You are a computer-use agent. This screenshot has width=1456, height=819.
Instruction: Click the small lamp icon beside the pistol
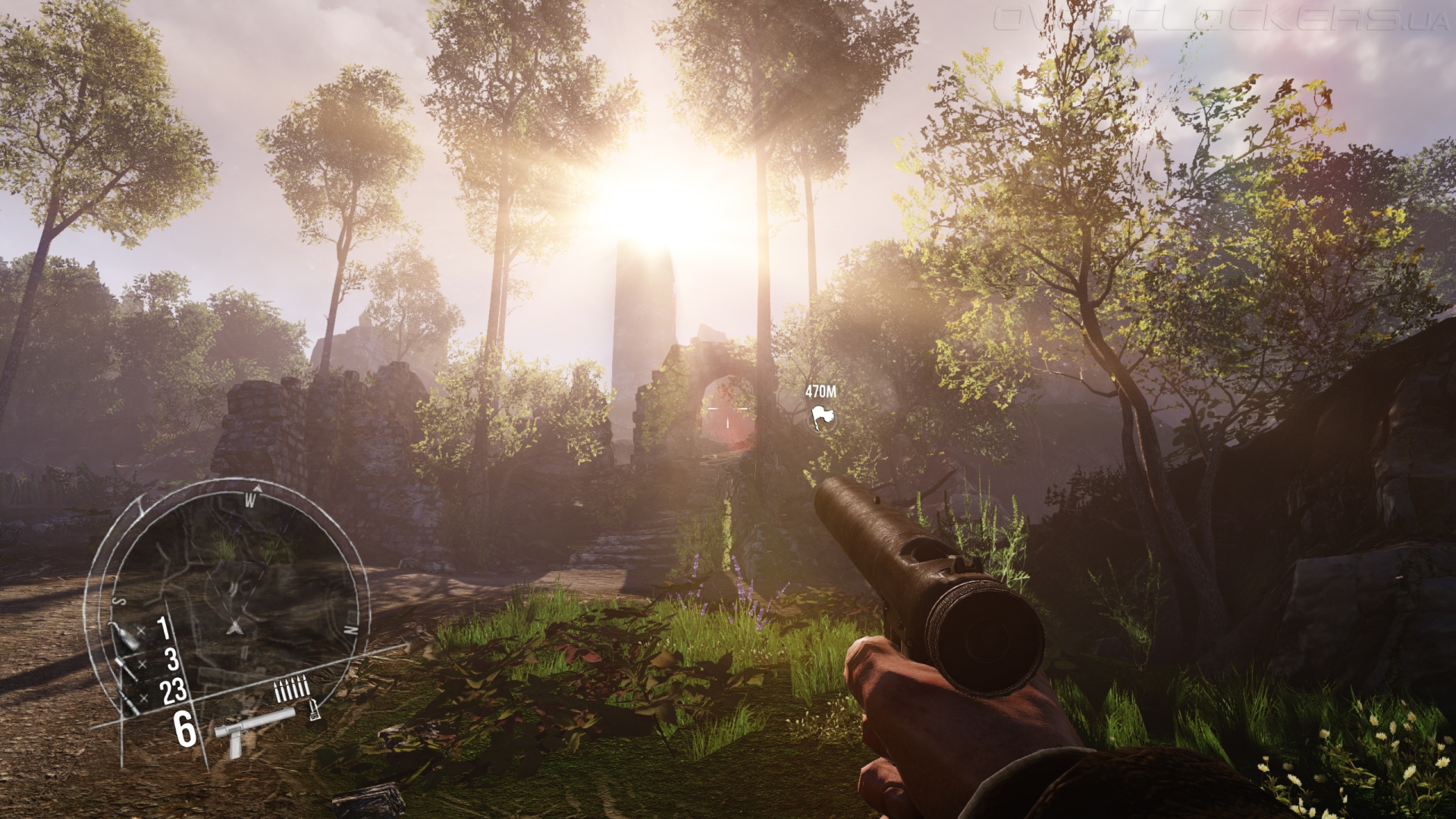click(312, 711)
